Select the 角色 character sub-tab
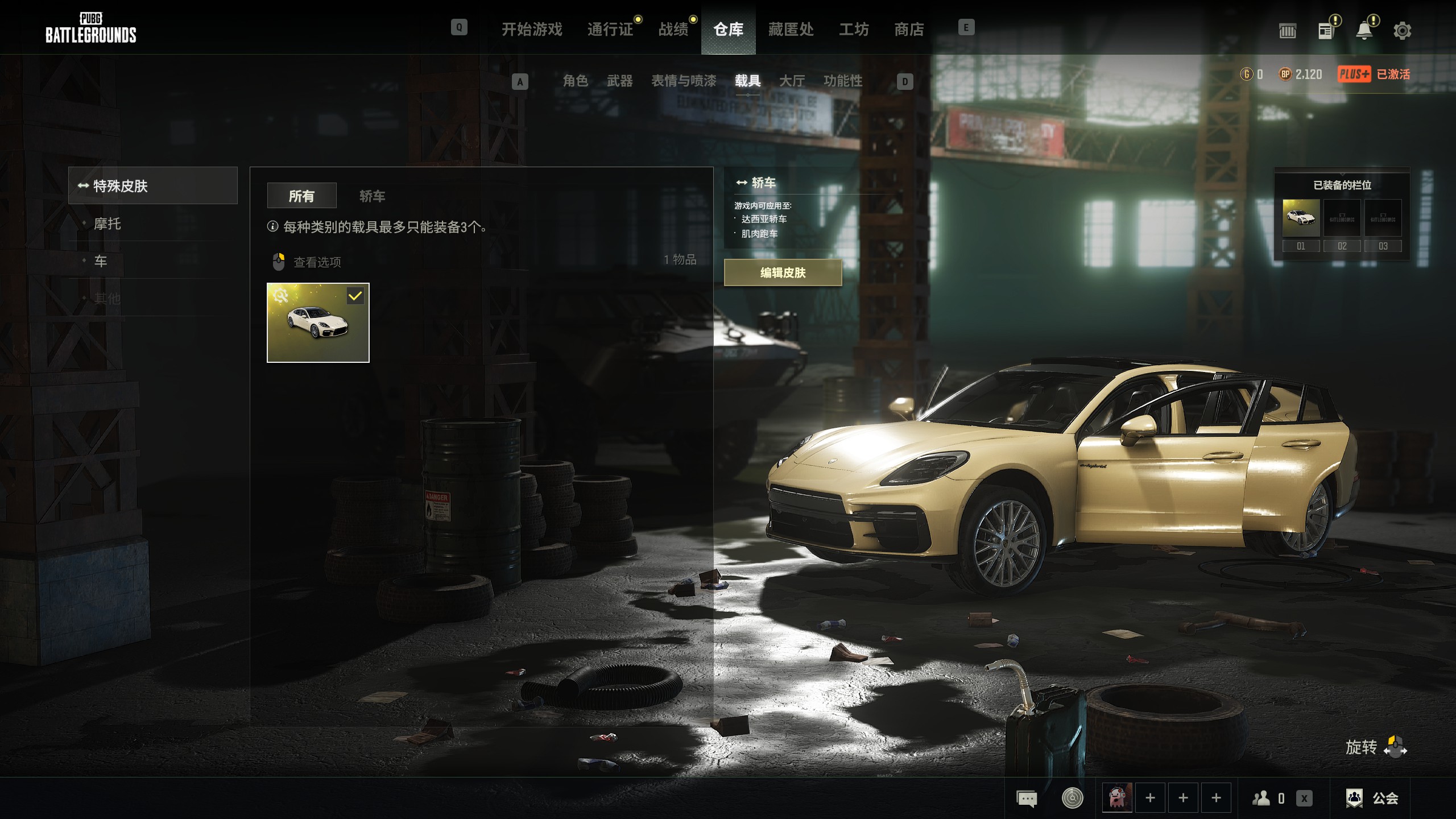 coord(575,81)
